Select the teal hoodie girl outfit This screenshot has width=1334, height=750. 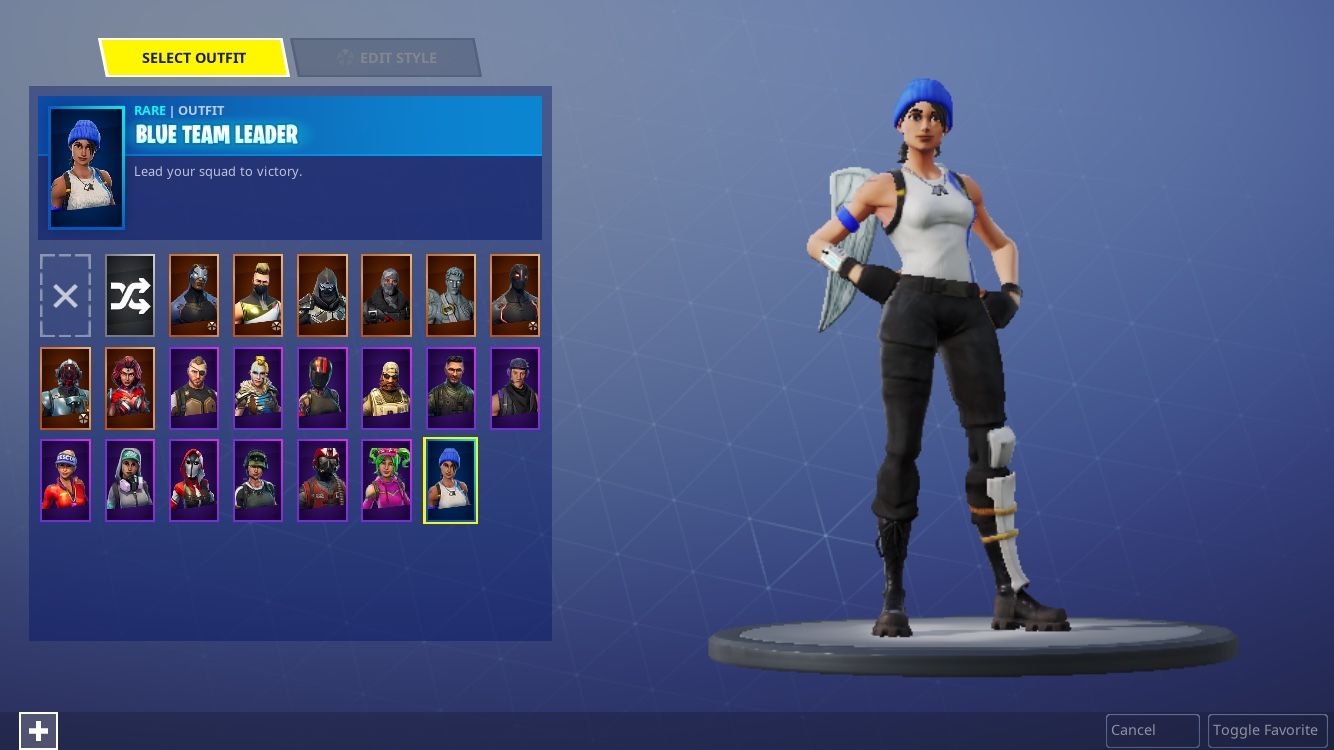(x=130, y=480)
